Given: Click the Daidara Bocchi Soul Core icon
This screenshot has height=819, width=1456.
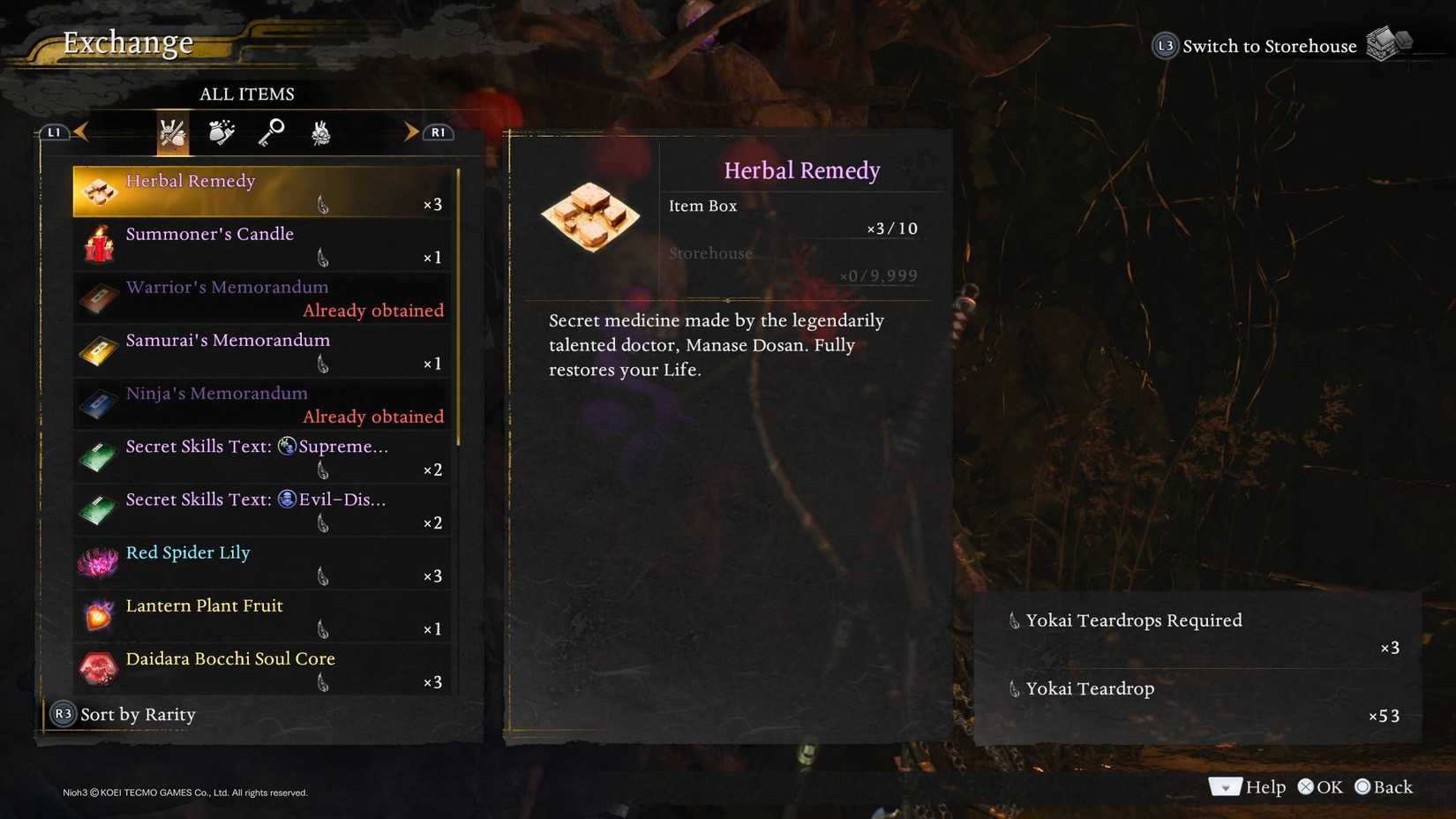Looking at the screenshot, I should coord(98,668).
